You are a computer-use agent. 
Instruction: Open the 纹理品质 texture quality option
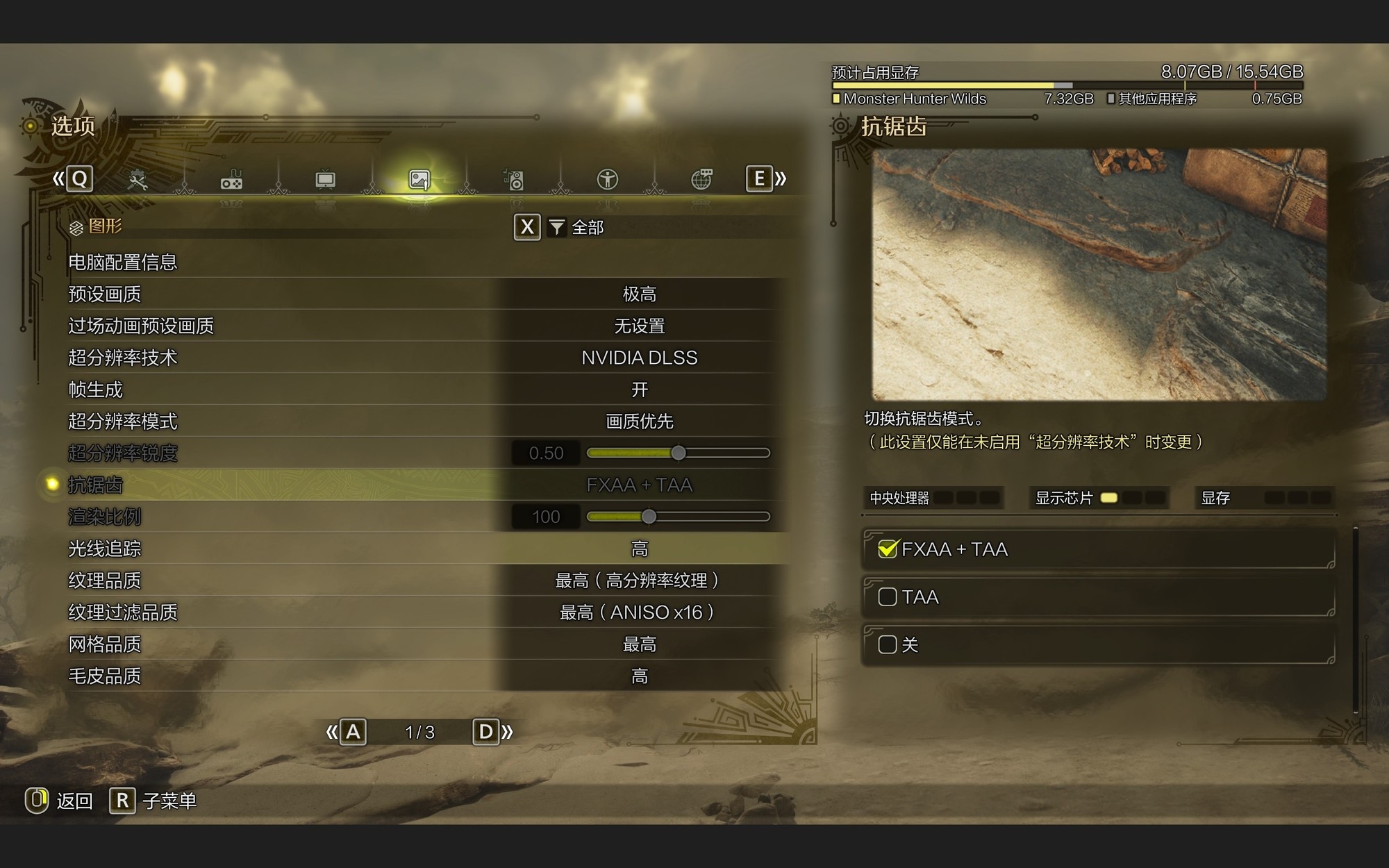(x=639, y=581)
